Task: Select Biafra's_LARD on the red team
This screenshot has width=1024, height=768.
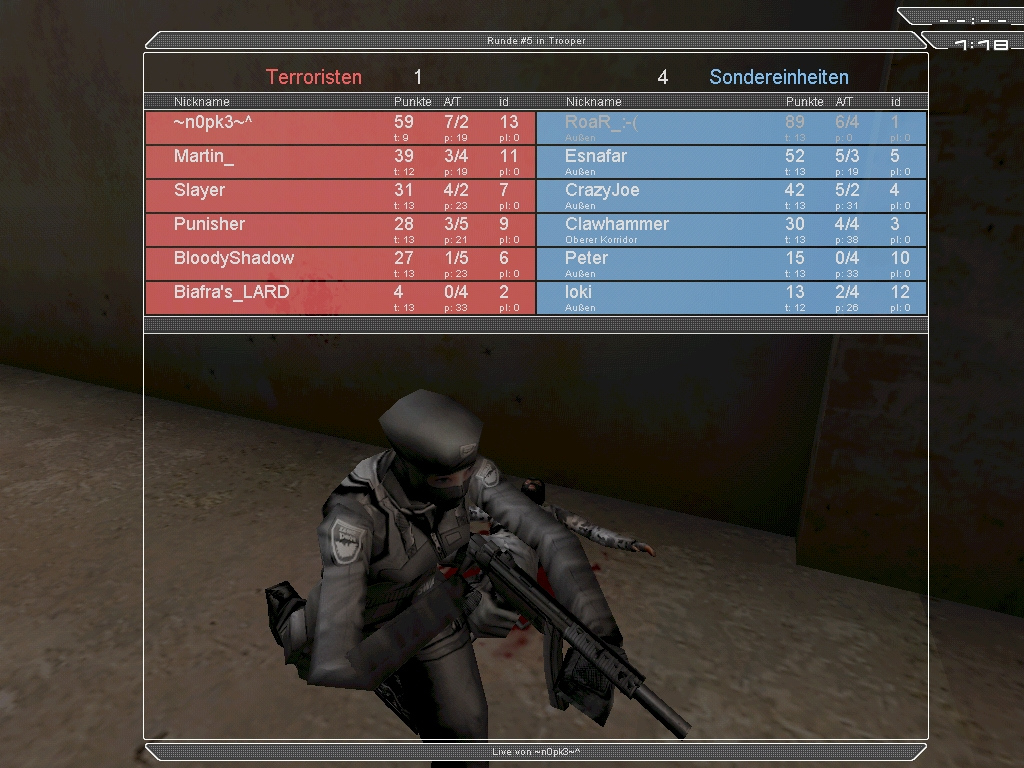Action: click(340, 298)
